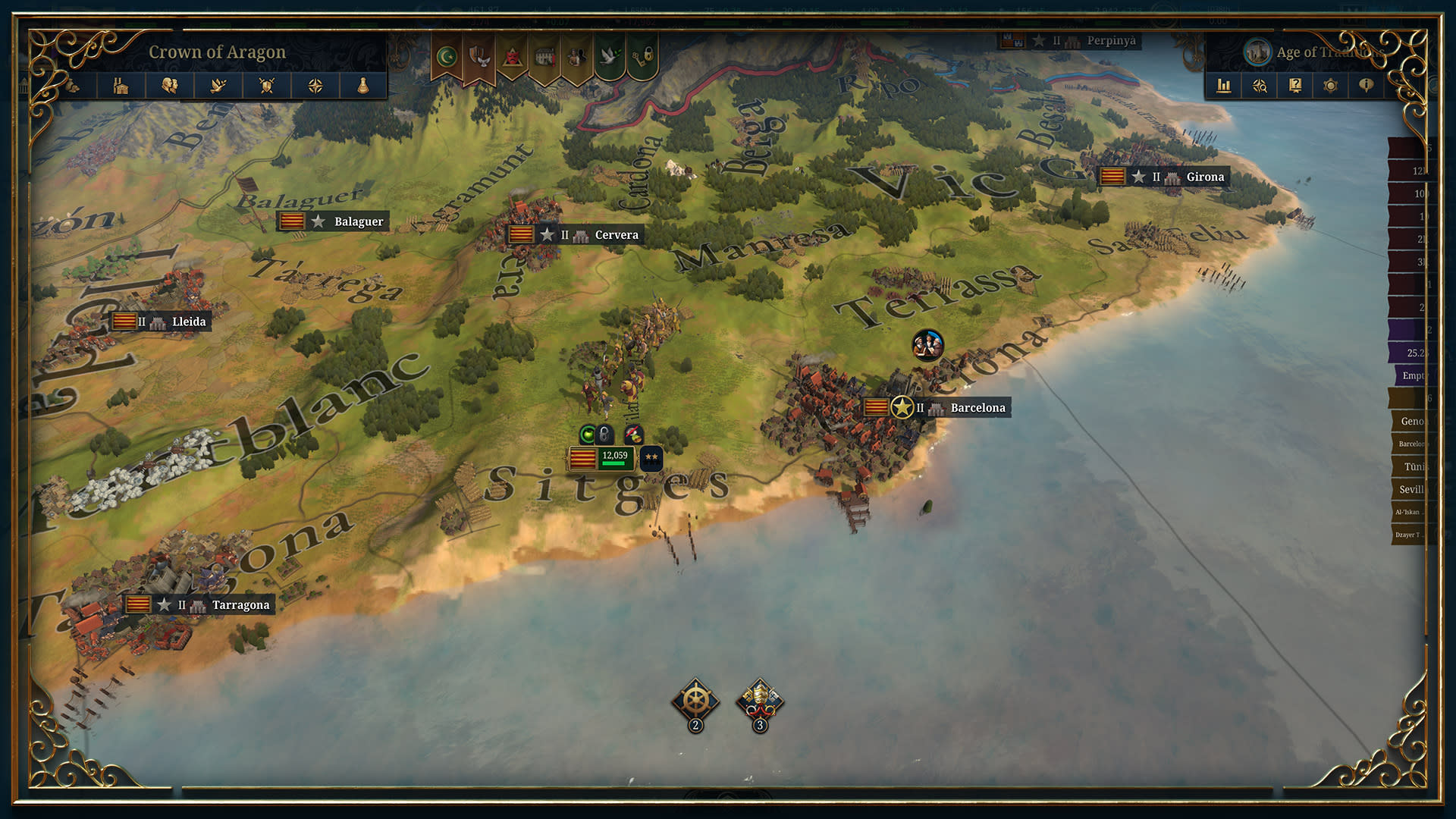Image resolution: width=1456 pixels, height=819 pixels.
Task: Click the crescent moon situation banner
Action: pyautogui.click(x=446, y=56)
